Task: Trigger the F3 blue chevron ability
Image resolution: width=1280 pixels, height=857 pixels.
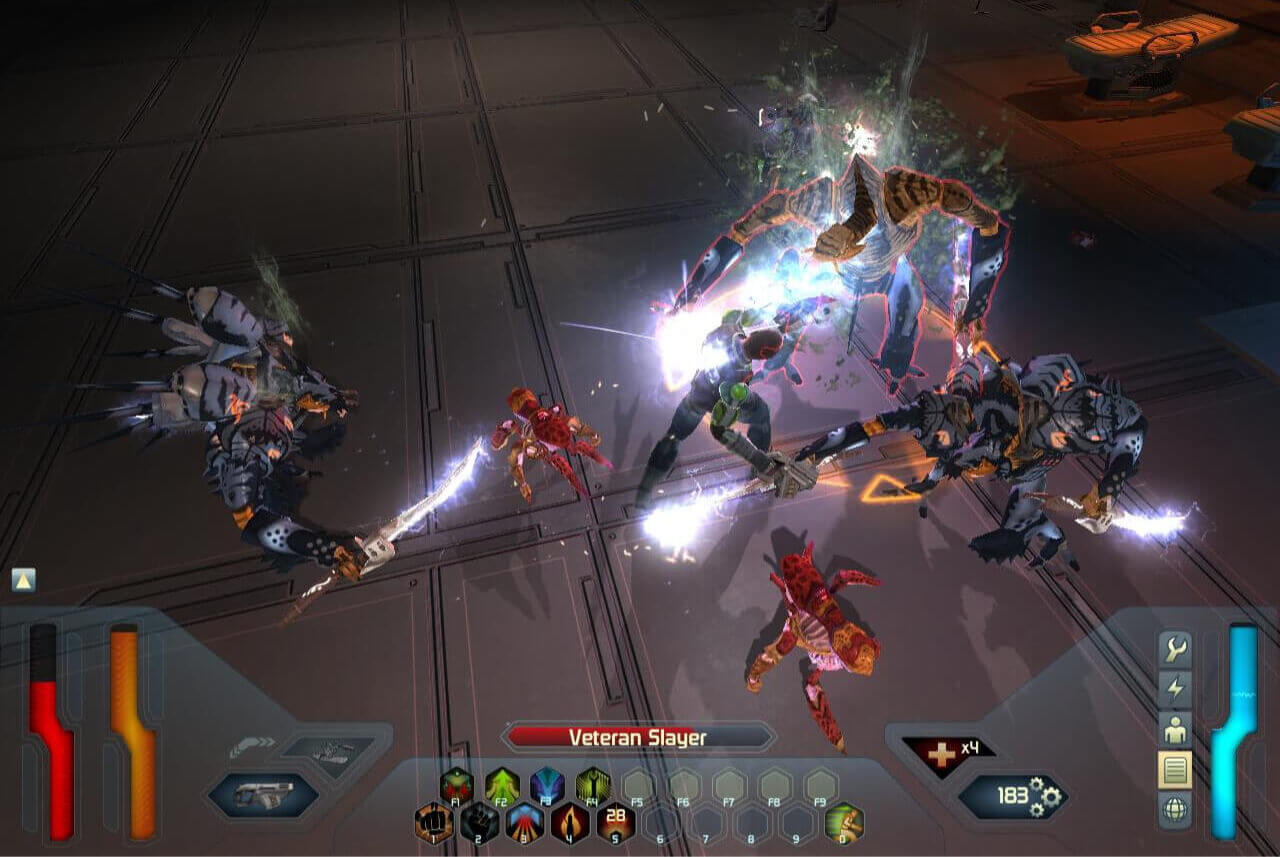Action: pyautogui.click(x=547, y=786)
